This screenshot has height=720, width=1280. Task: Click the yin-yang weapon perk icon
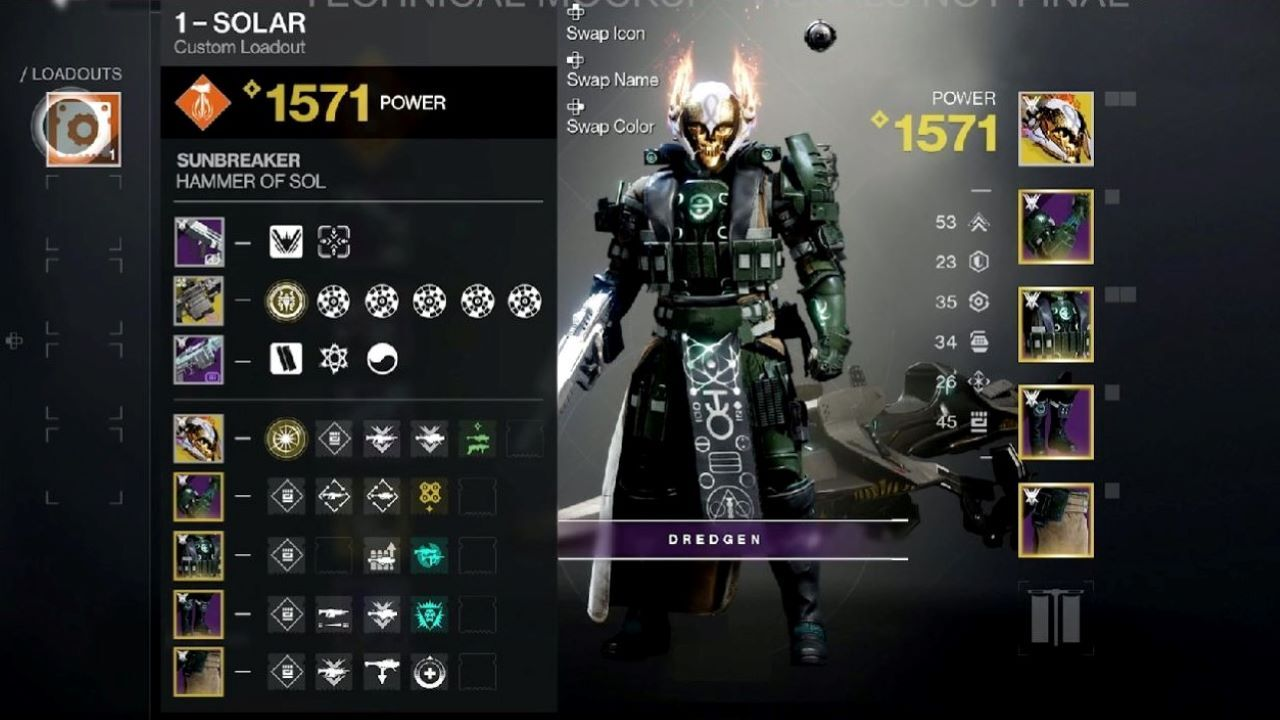pos(382,360)
